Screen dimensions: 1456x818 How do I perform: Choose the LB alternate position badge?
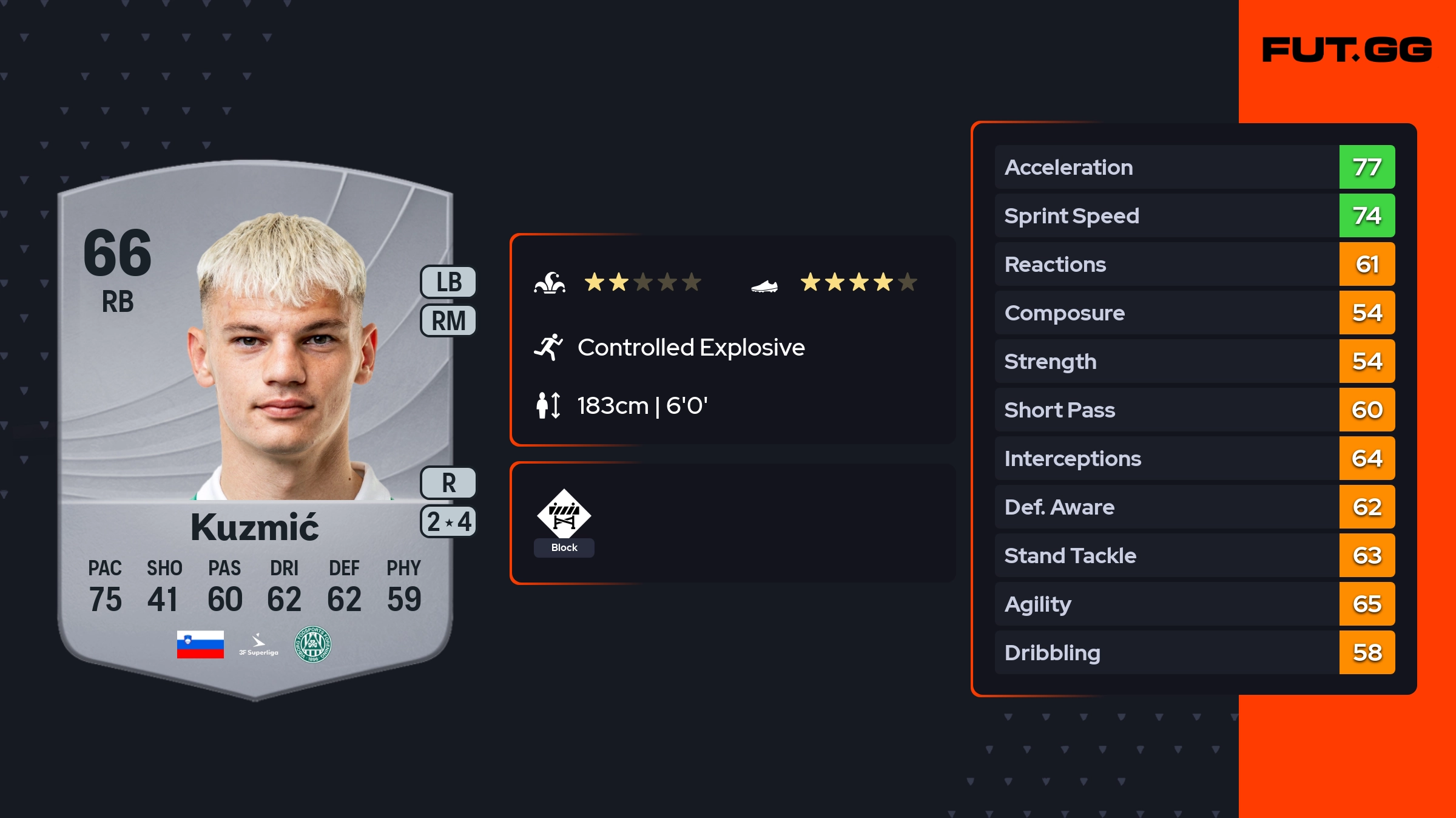pos(448,282)
